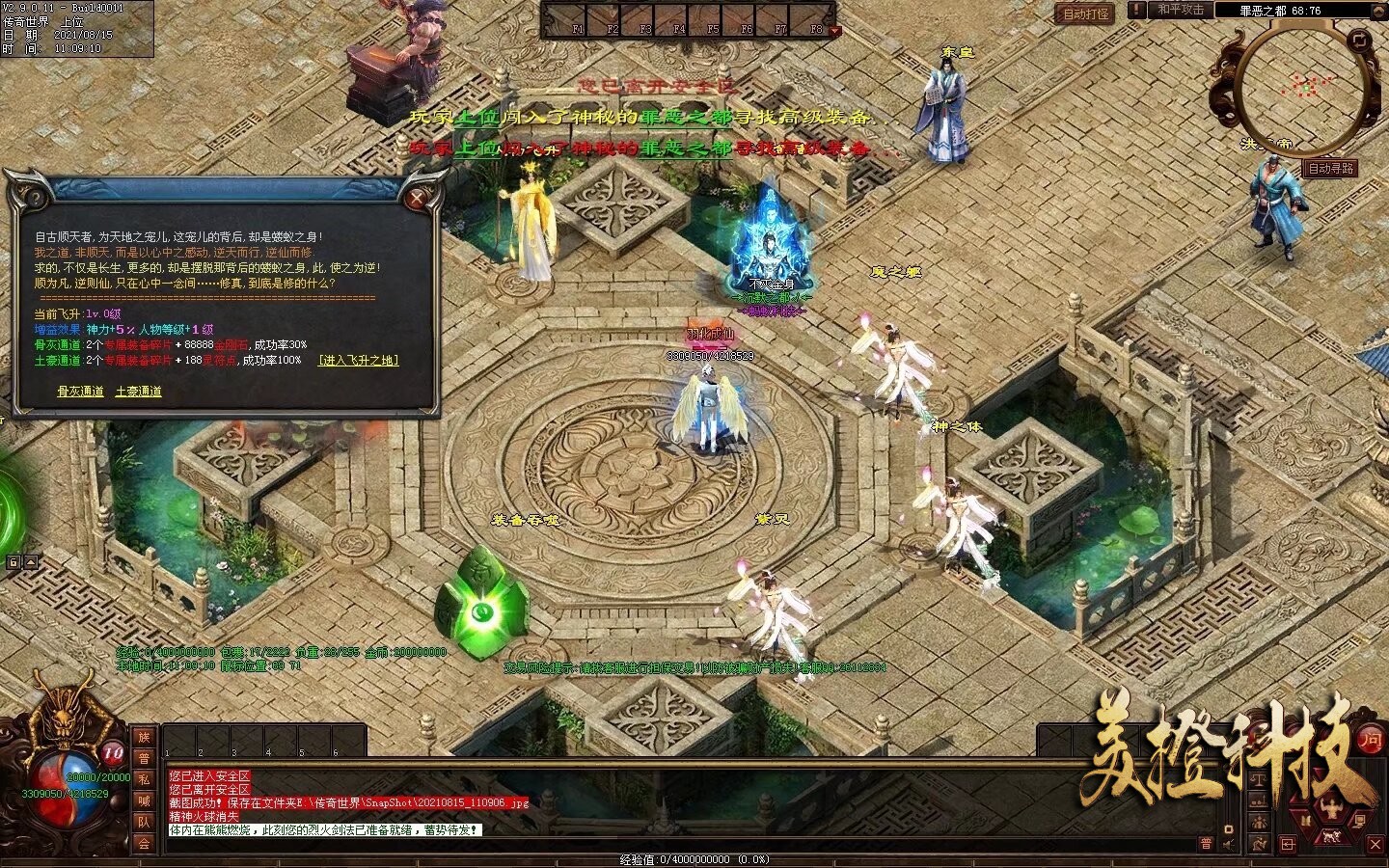Image resolution: width=1389 pixels, height=868 pixels.
Task: Close the ascension dialogue panel
Action: coord(418,199)
